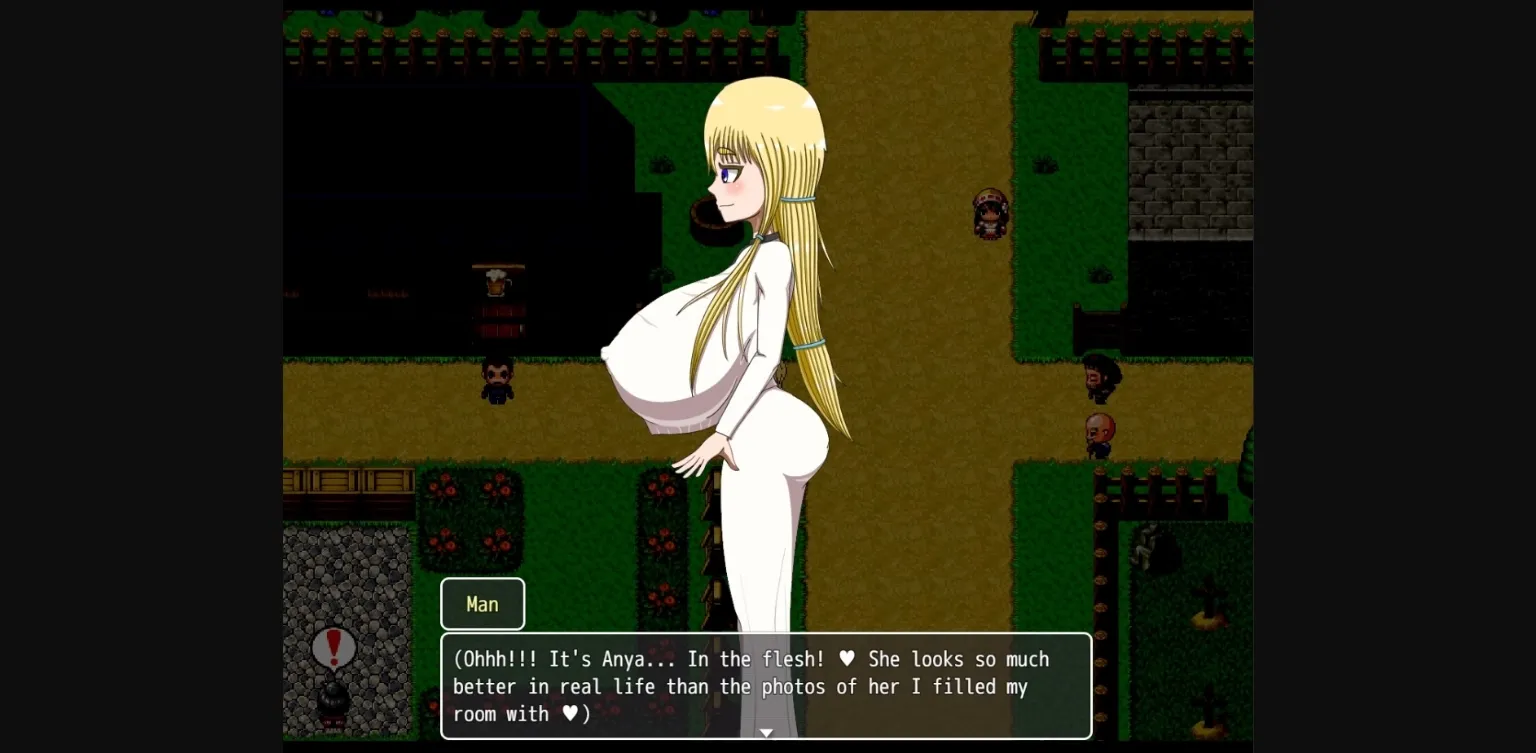Image resolution: width=1536 pixels, height=753 pixels.
Task: Select the bearded villager near the tavern
Action: [496, 385]
